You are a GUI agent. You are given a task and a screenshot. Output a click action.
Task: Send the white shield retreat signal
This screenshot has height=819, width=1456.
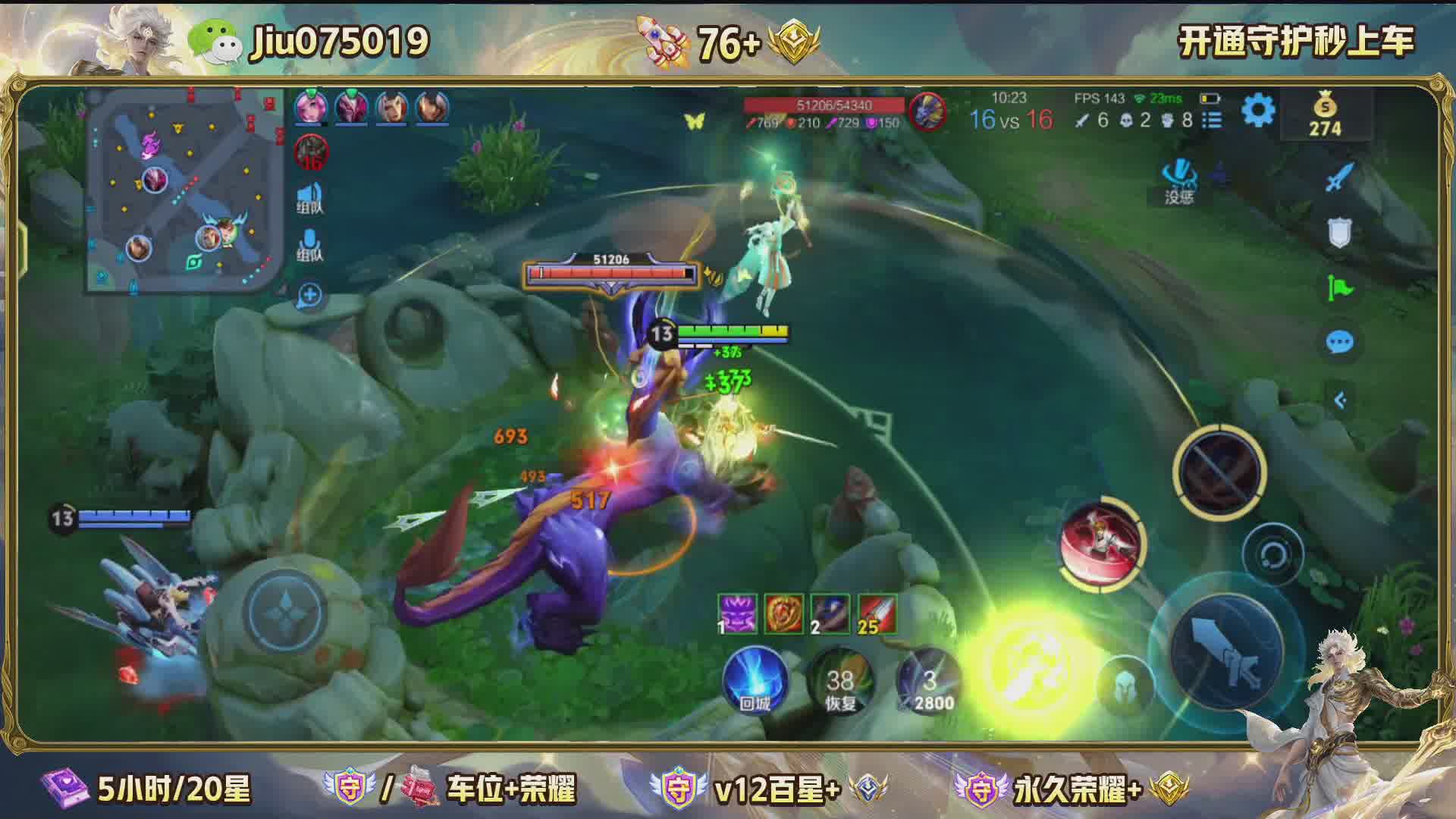click(1339, 234)
